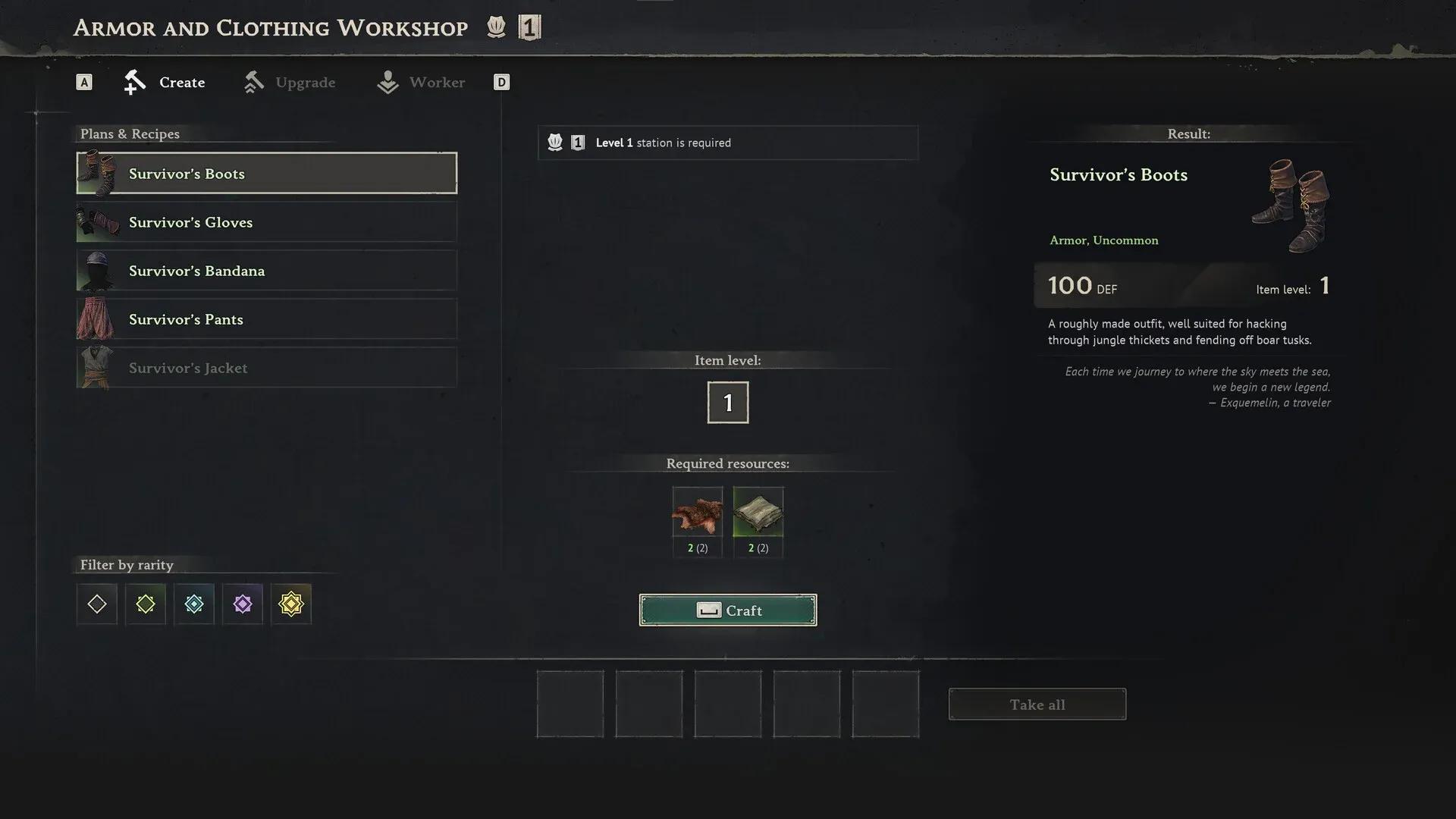This screenshot has height=819, width=1456.
Task: Toggle the uncommon green rarity filter
Action: tap(145, 604)
